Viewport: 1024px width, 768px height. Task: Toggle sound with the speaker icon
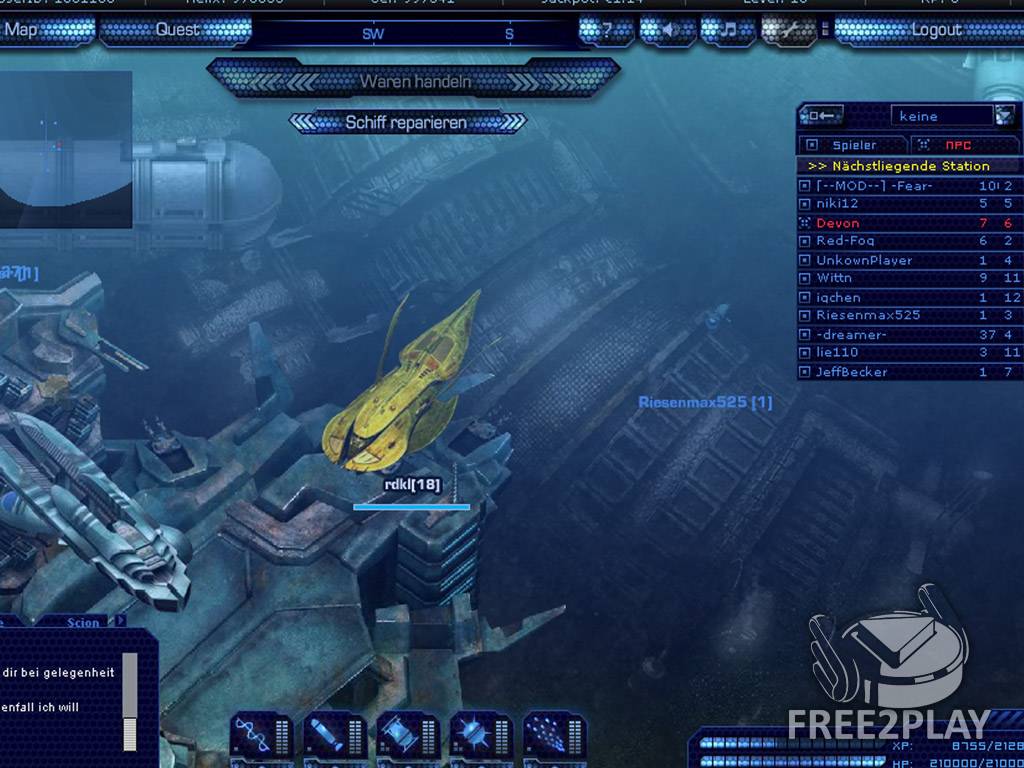667,30
